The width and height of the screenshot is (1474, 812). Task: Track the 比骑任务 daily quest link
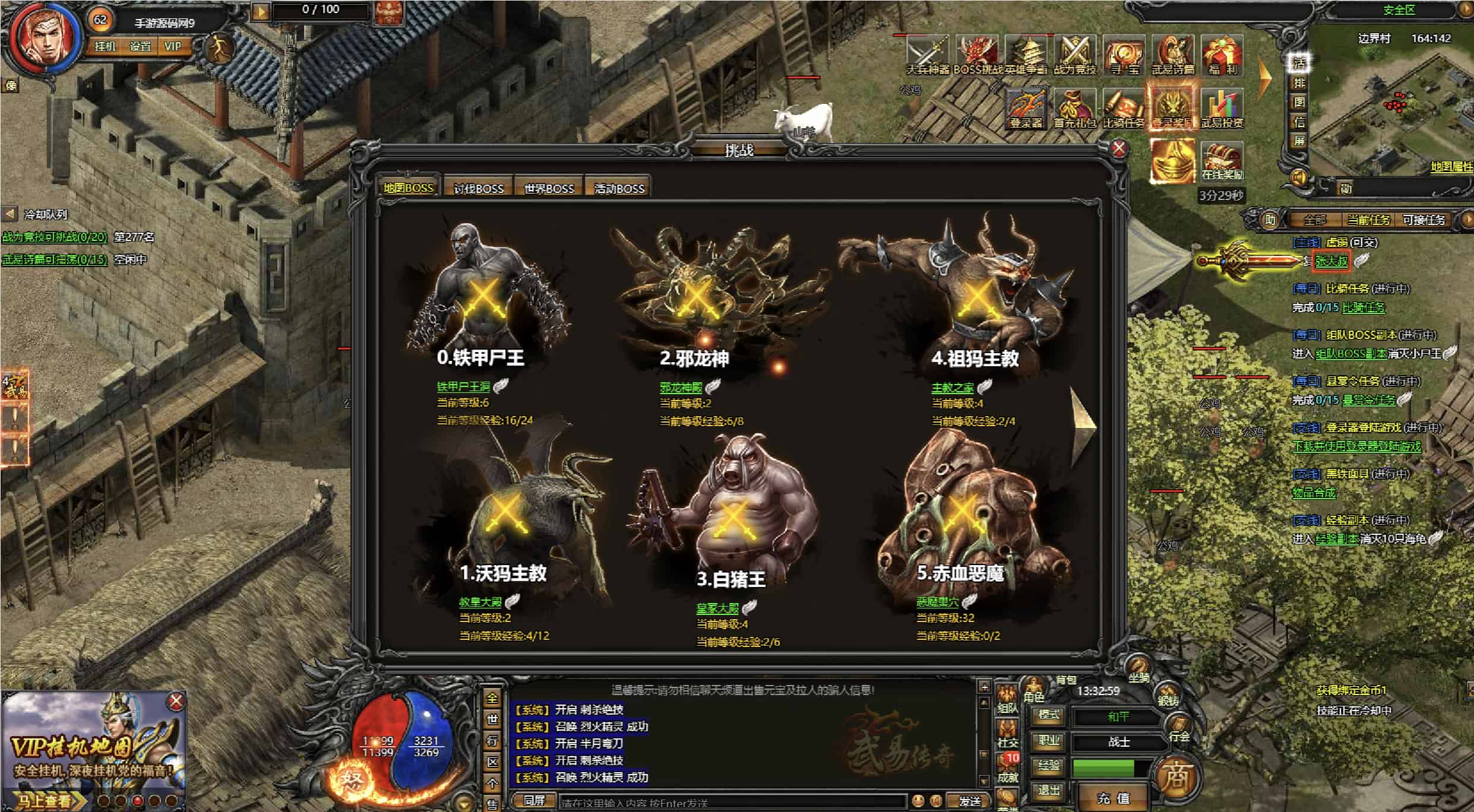coord(1364,307)
